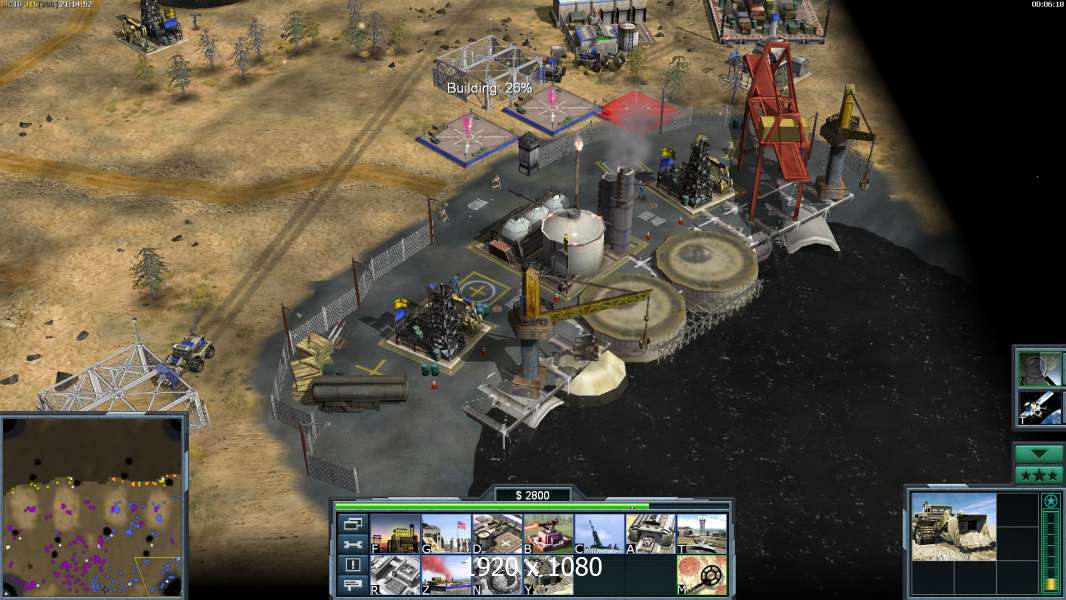Build the war factory with hotkey A
The image size is (1066, 600).
point(650,534)
